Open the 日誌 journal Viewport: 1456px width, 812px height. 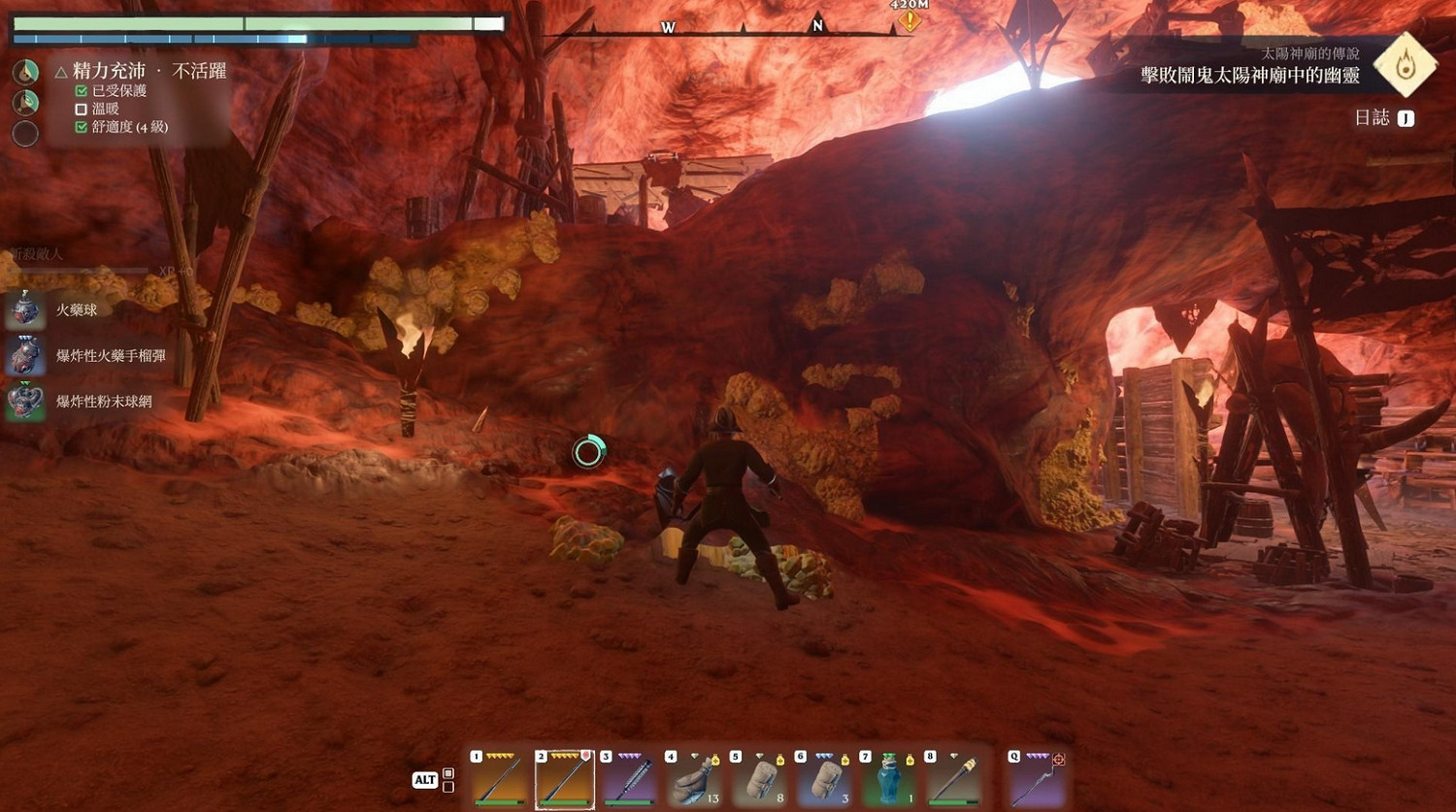coord(1383,117)
